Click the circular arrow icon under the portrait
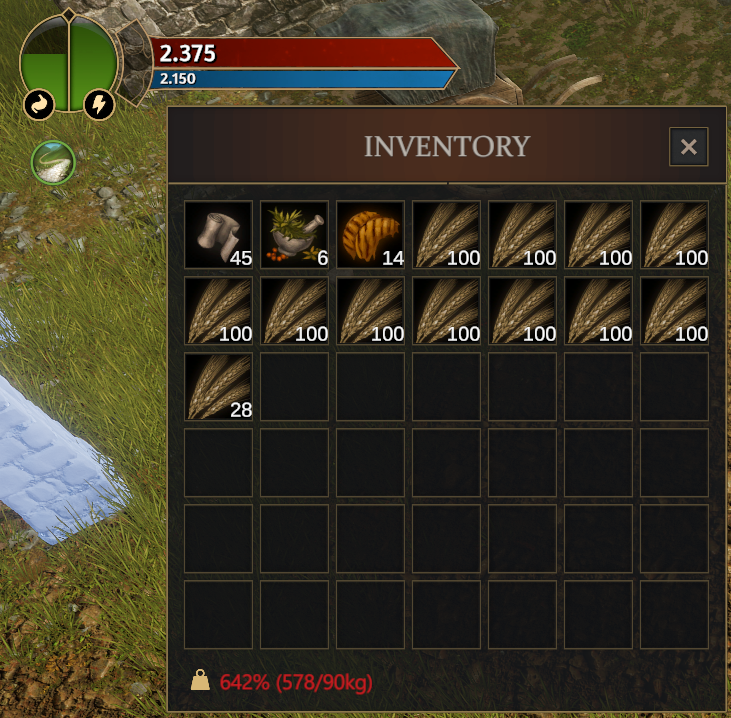This screenshot has height=718, width=731. [39, 105]
